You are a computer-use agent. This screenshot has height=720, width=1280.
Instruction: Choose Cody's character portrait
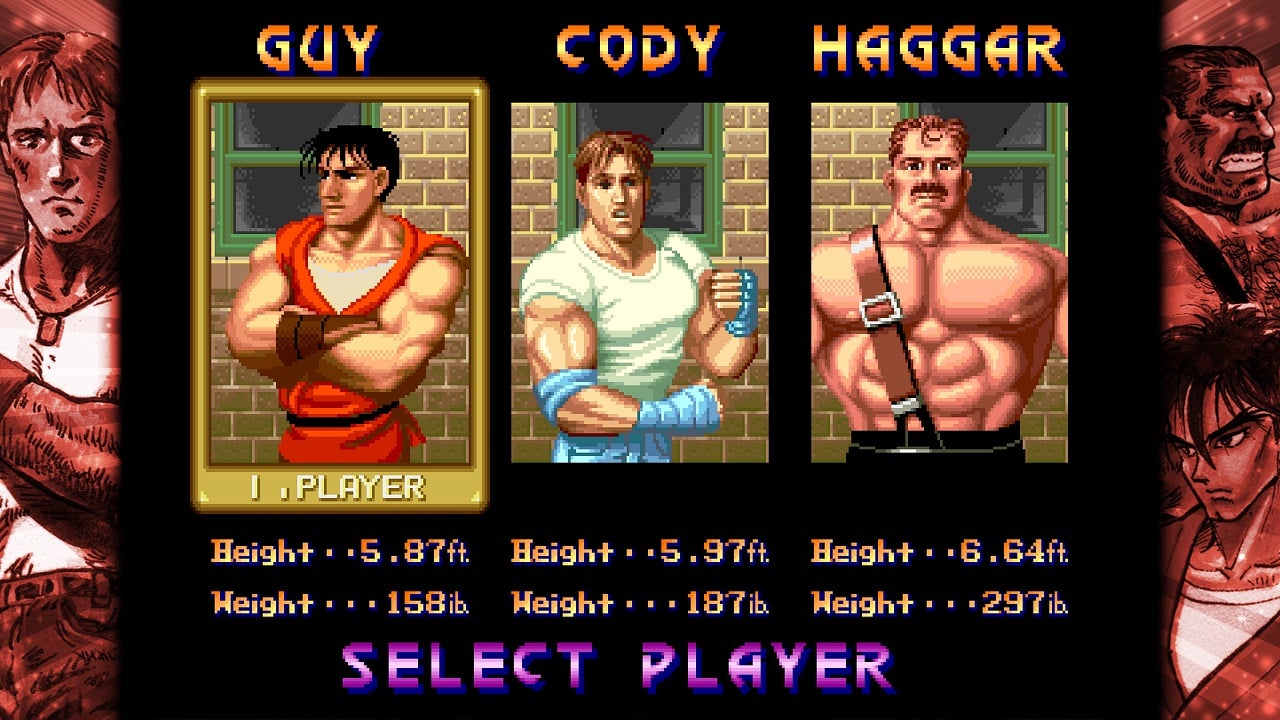(639, 283)
